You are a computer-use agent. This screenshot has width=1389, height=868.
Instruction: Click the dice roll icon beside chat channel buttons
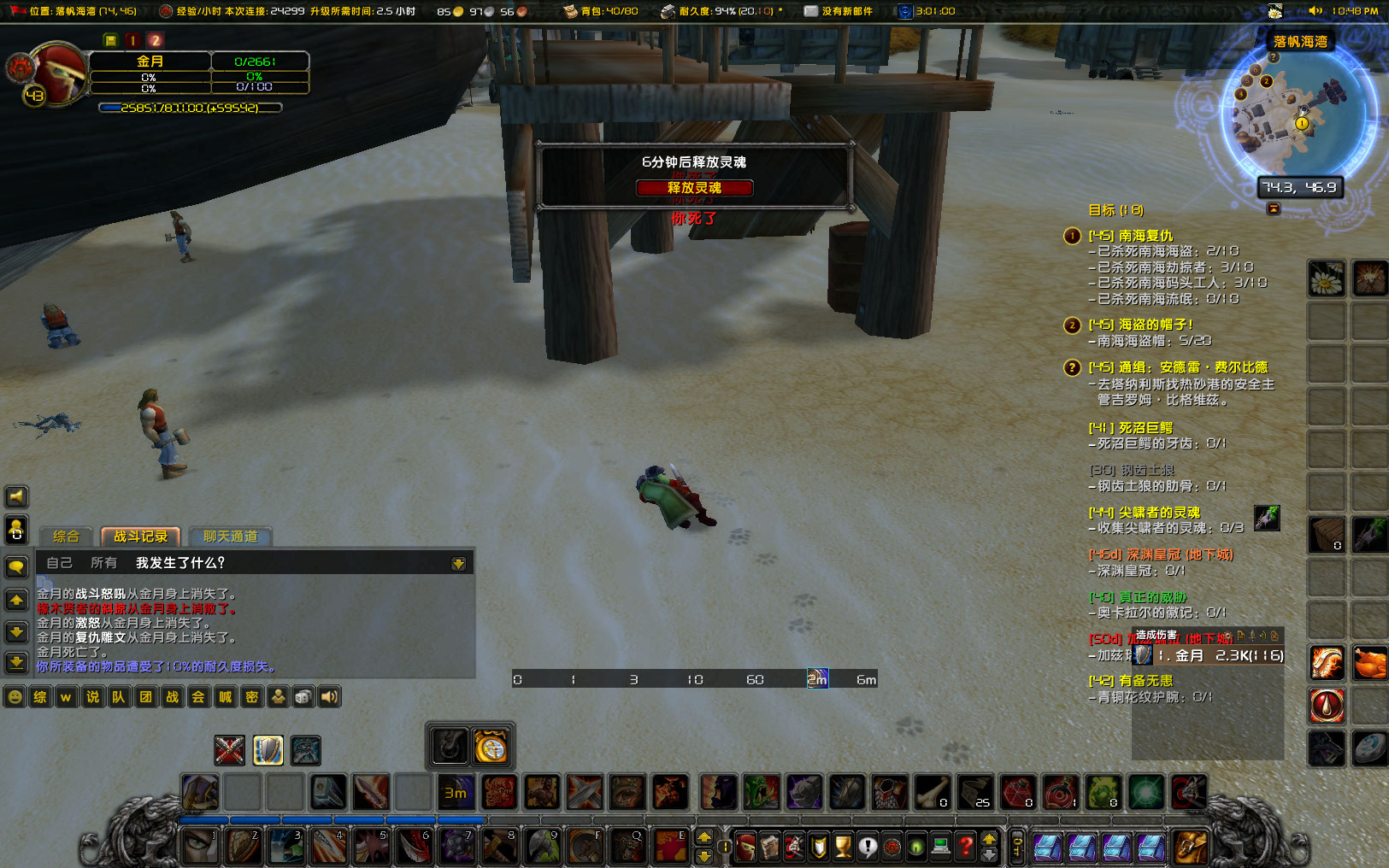pyautogui.click(x=303, y=697)
